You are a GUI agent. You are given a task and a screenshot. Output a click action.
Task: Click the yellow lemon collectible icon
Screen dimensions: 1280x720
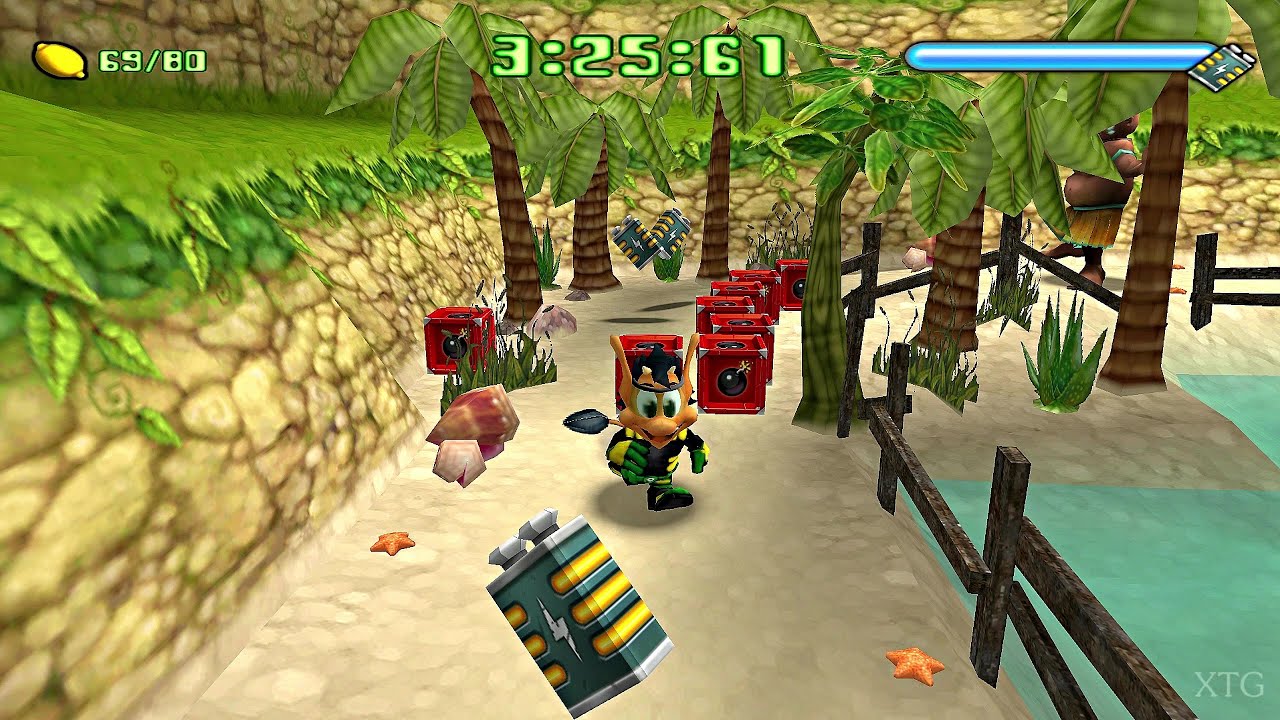60,60
